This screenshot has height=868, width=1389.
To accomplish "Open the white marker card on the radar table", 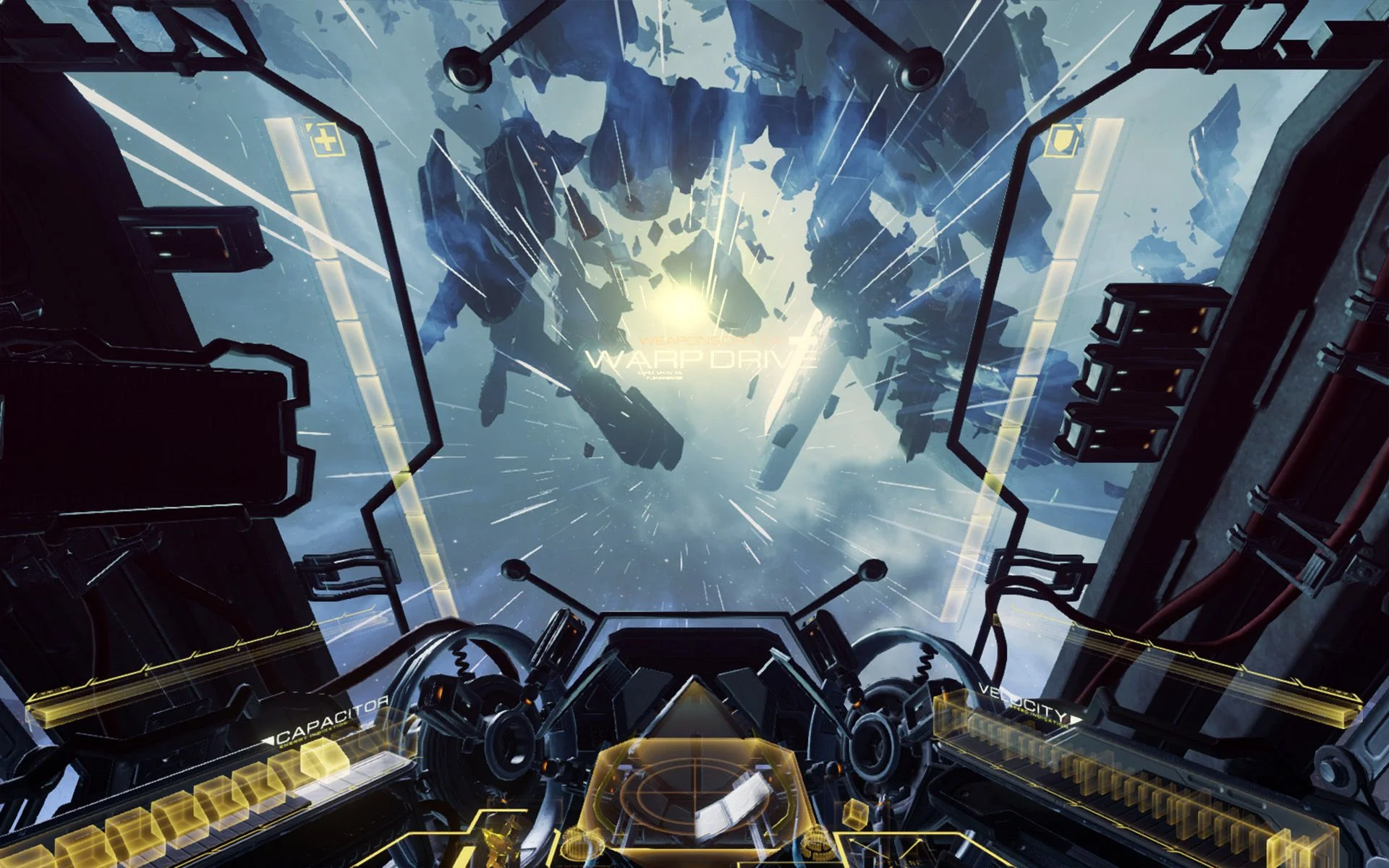I will [734, 804].
